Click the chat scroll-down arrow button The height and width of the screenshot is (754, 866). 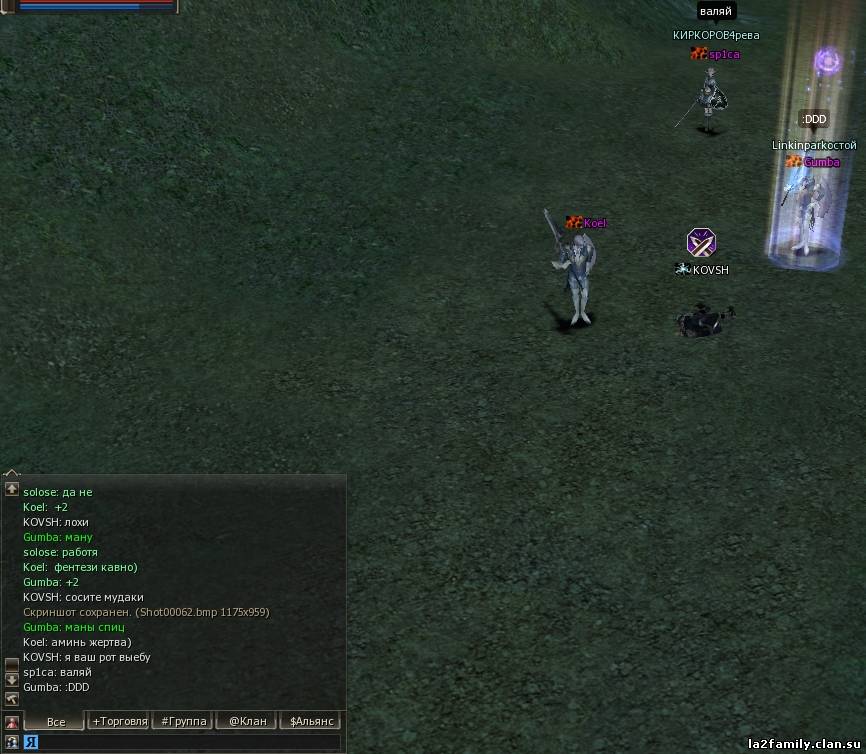point(12,679)
